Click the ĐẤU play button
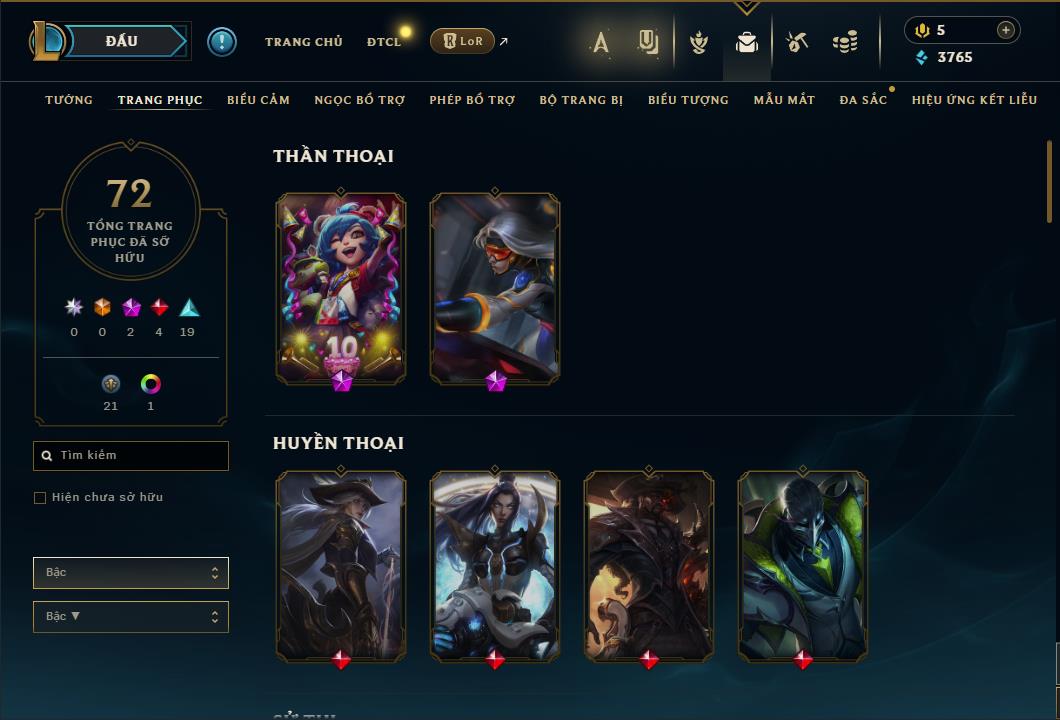Image resolution: width=1060 pixels, height=720 pixels. (x=122, y=41)
